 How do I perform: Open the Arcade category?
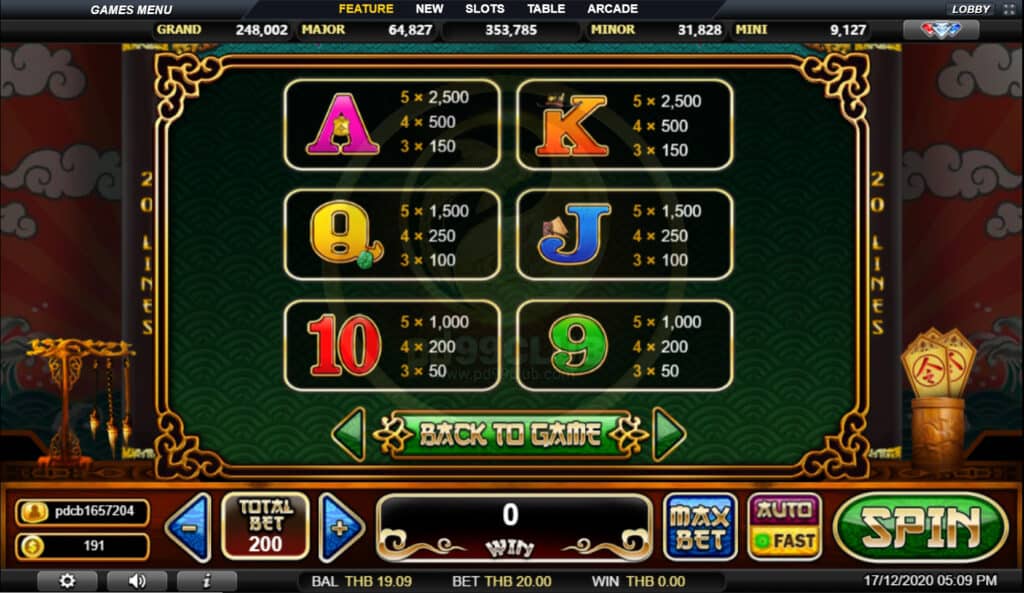[x=612, y=9]
